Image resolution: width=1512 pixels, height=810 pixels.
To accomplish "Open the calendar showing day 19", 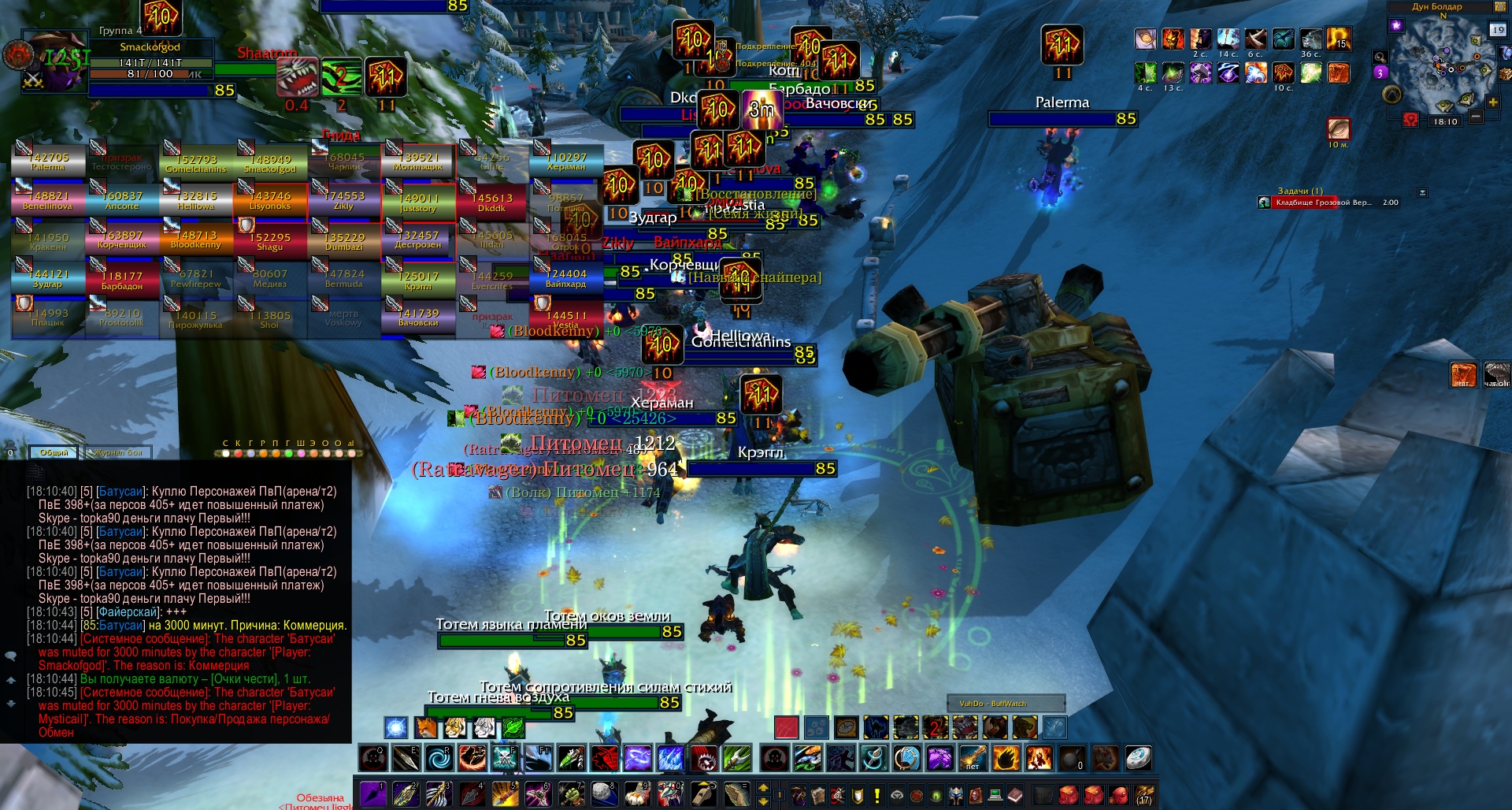I will coord(1497,30).
